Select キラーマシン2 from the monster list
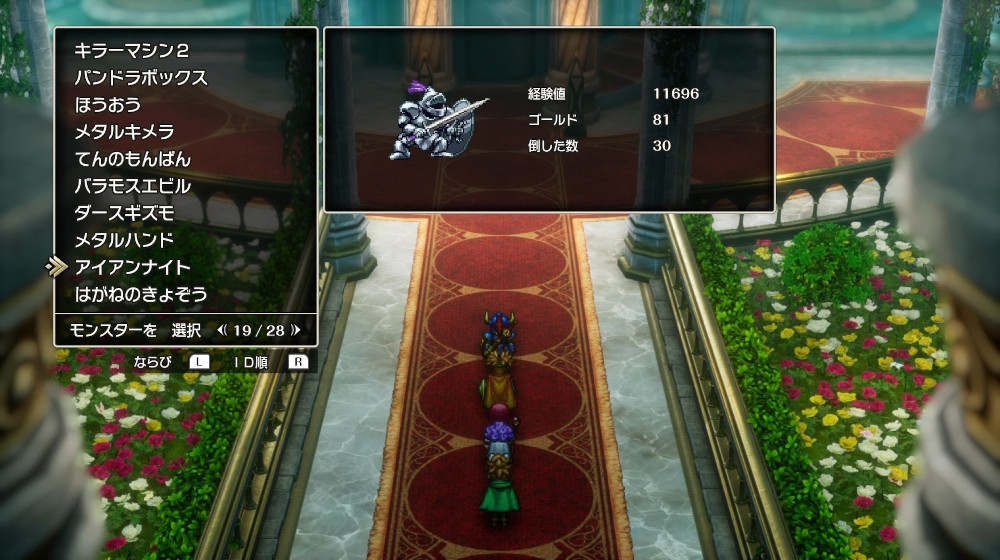1000x560 pixels. pyautogui.click(x=131, y=51)
